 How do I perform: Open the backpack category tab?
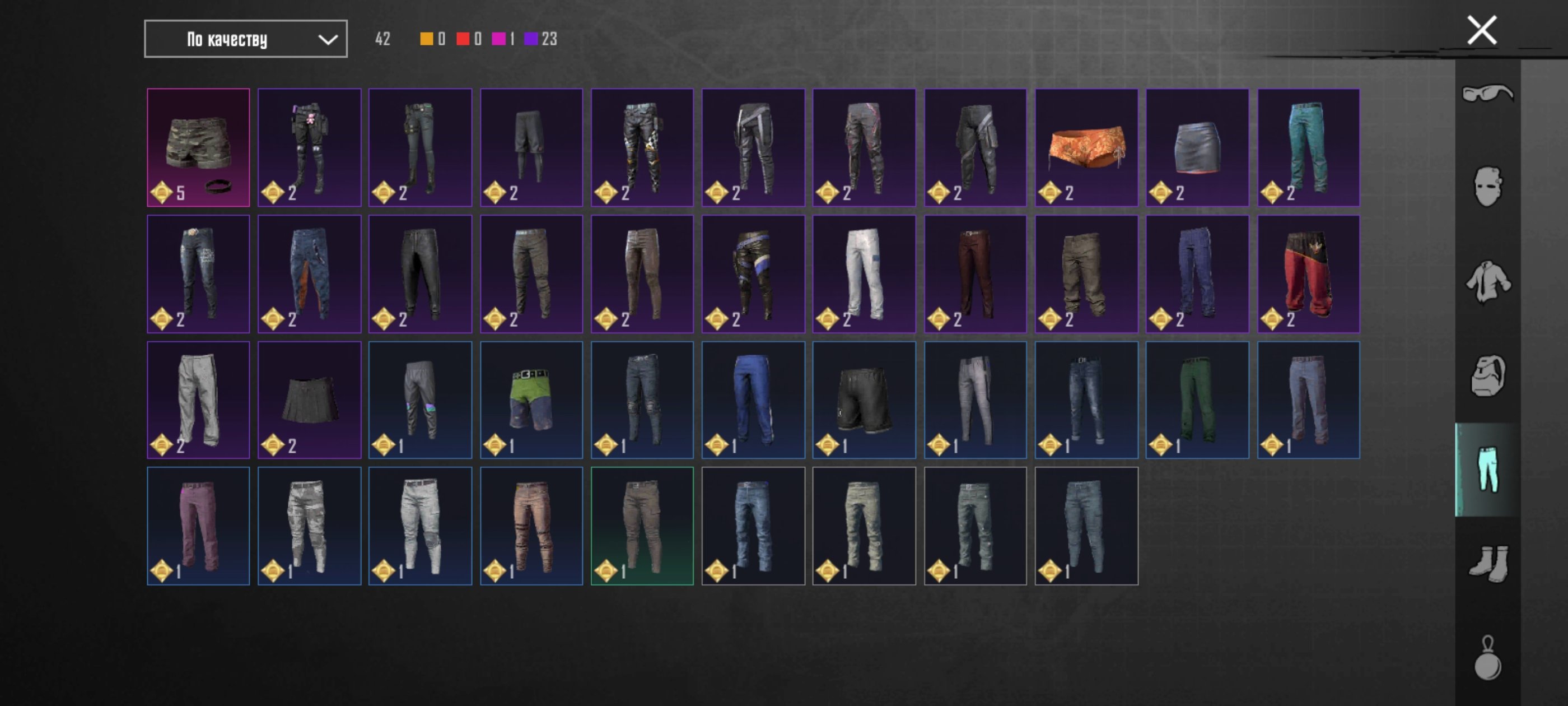(x=1487, y=375)
